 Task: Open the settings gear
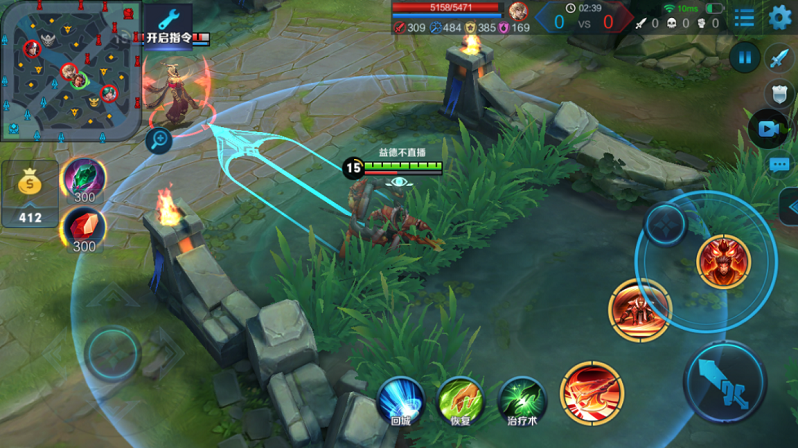[780, 17]
